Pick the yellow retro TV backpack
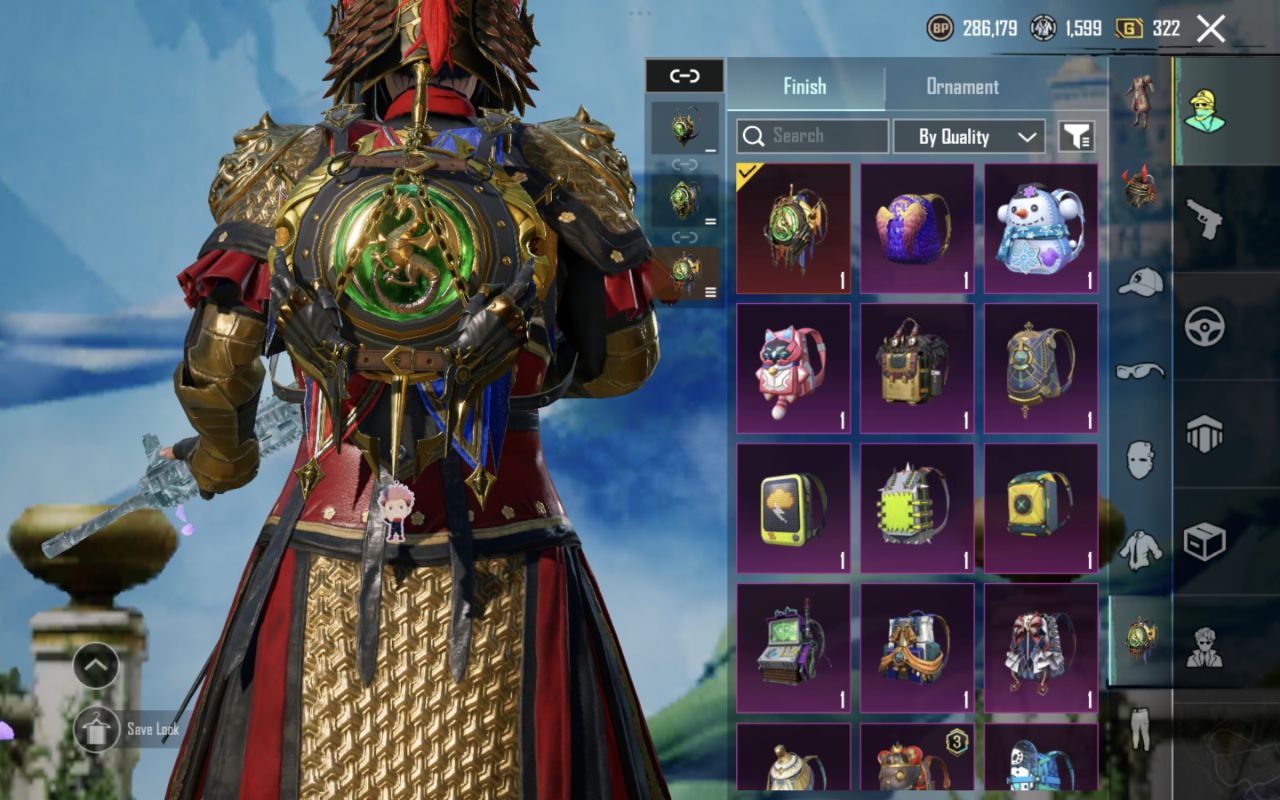Image resolution: width=1280 pixels, height=800 pixels. [793, 509]
